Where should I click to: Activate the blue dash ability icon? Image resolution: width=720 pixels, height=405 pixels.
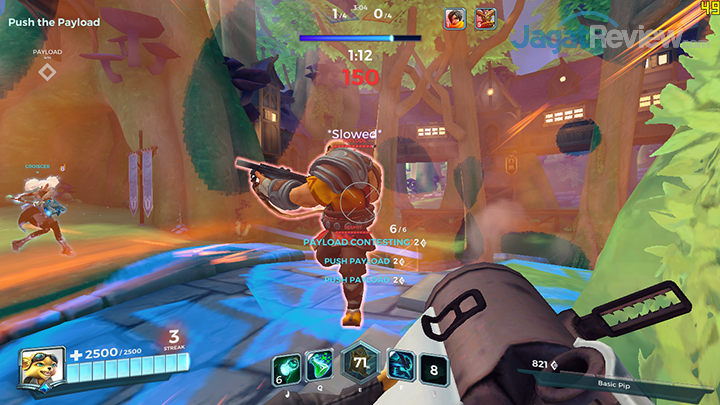coord(395,365)
